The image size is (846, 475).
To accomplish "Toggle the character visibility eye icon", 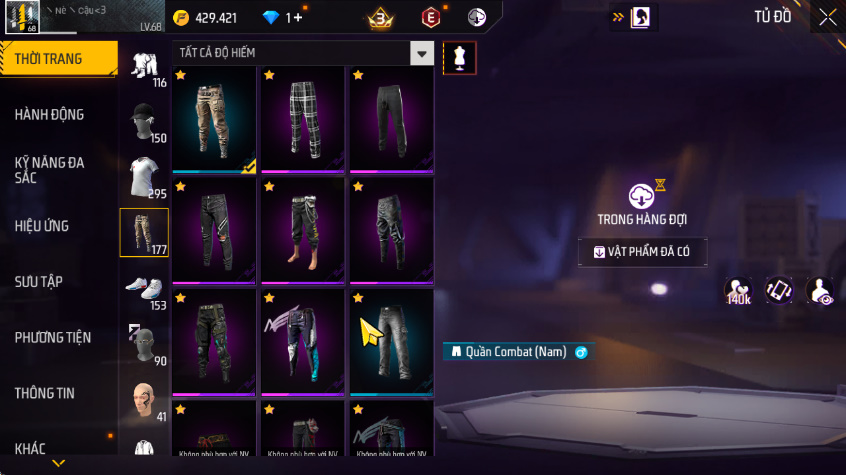I will (x=821, y=290).
